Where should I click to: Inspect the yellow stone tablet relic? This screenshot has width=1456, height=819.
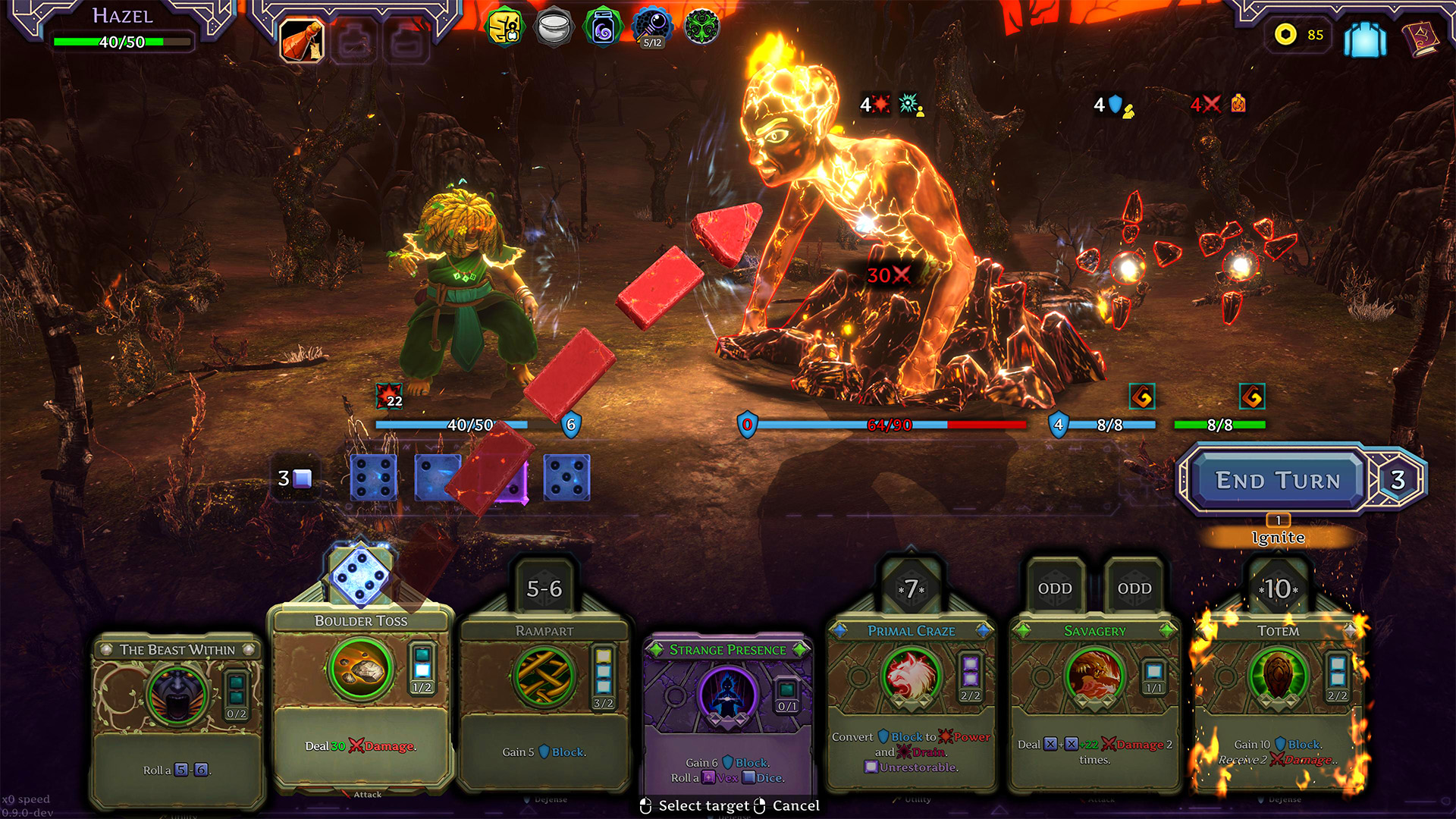pyautogui.click(x=505, y=28)
